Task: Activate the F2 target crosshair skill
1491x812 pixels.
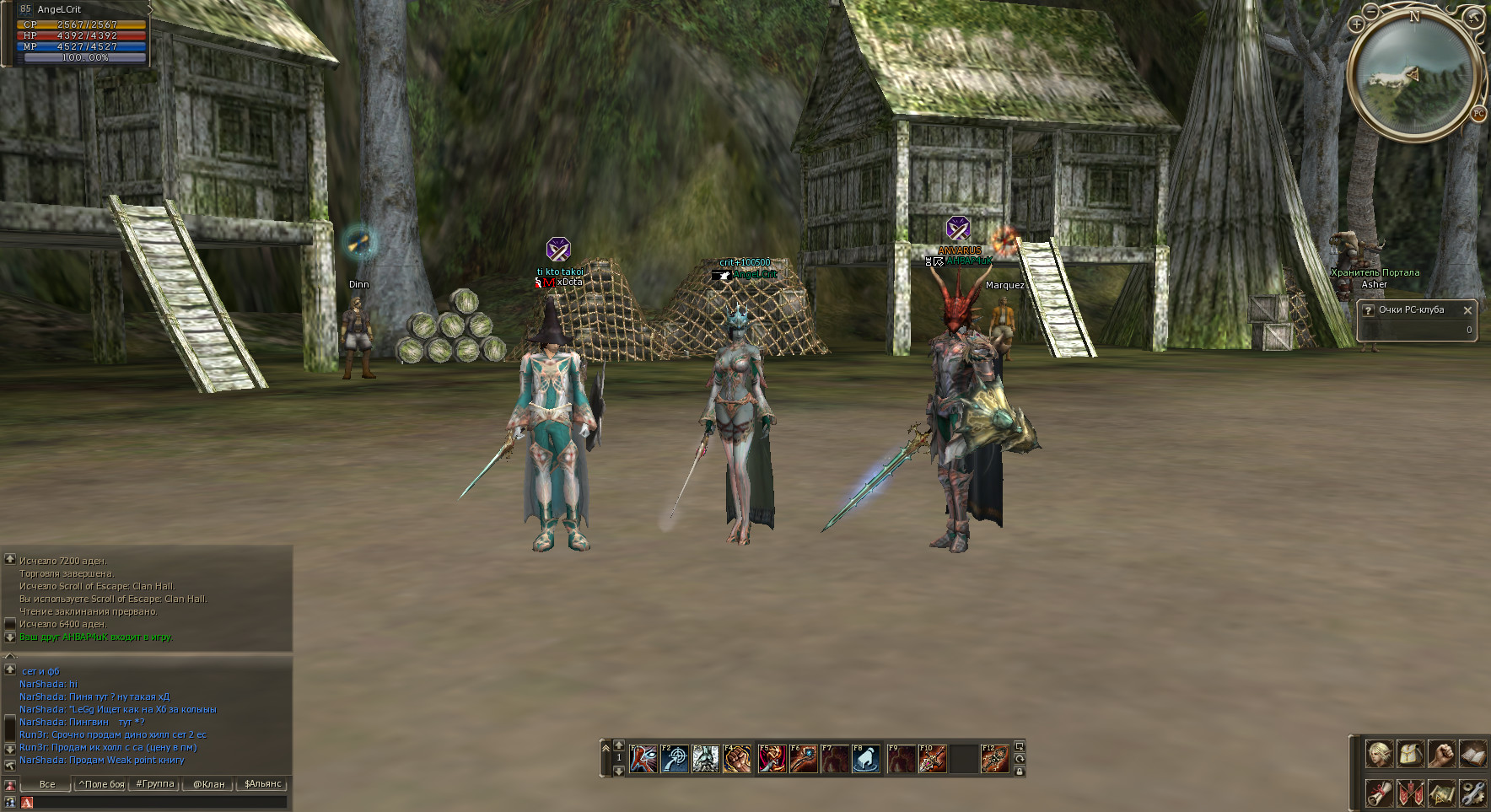Action: 675,759
